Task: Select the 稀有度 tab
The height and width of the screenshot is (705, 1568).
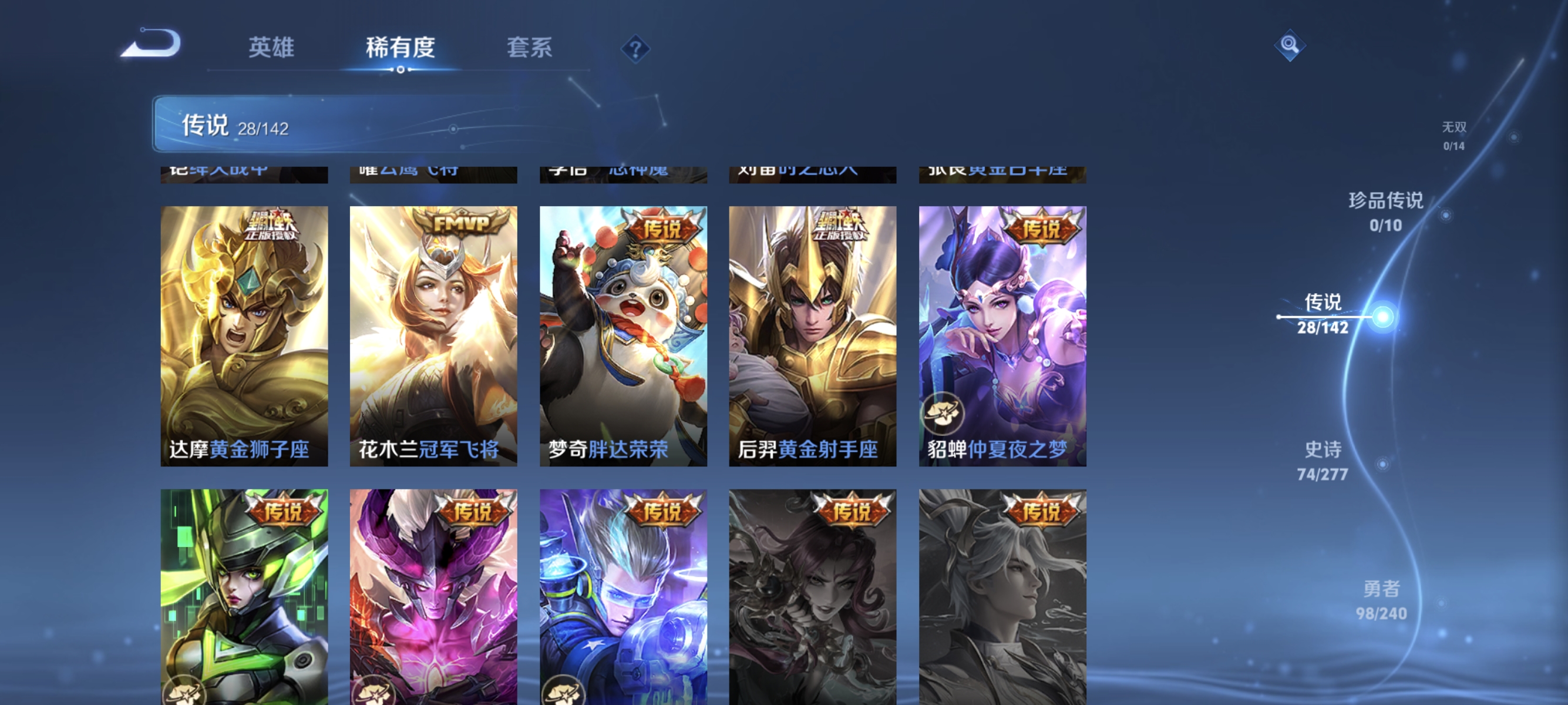Action: [x=401, y=48]
